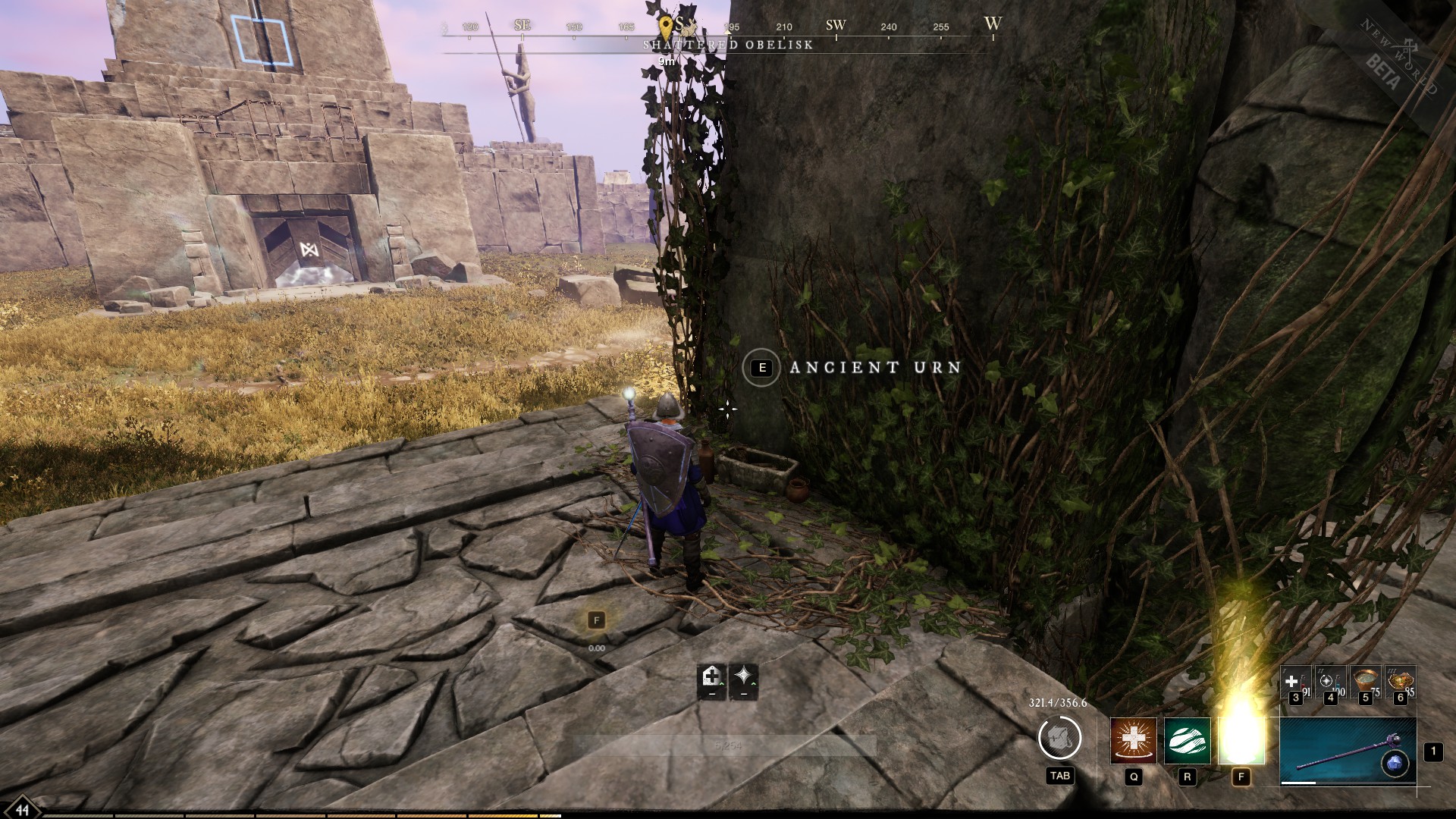Image resolution: width=1456 pixels, height=819 pixels.
Task: Click the SW direction on the compass
Action: (836, 24)
